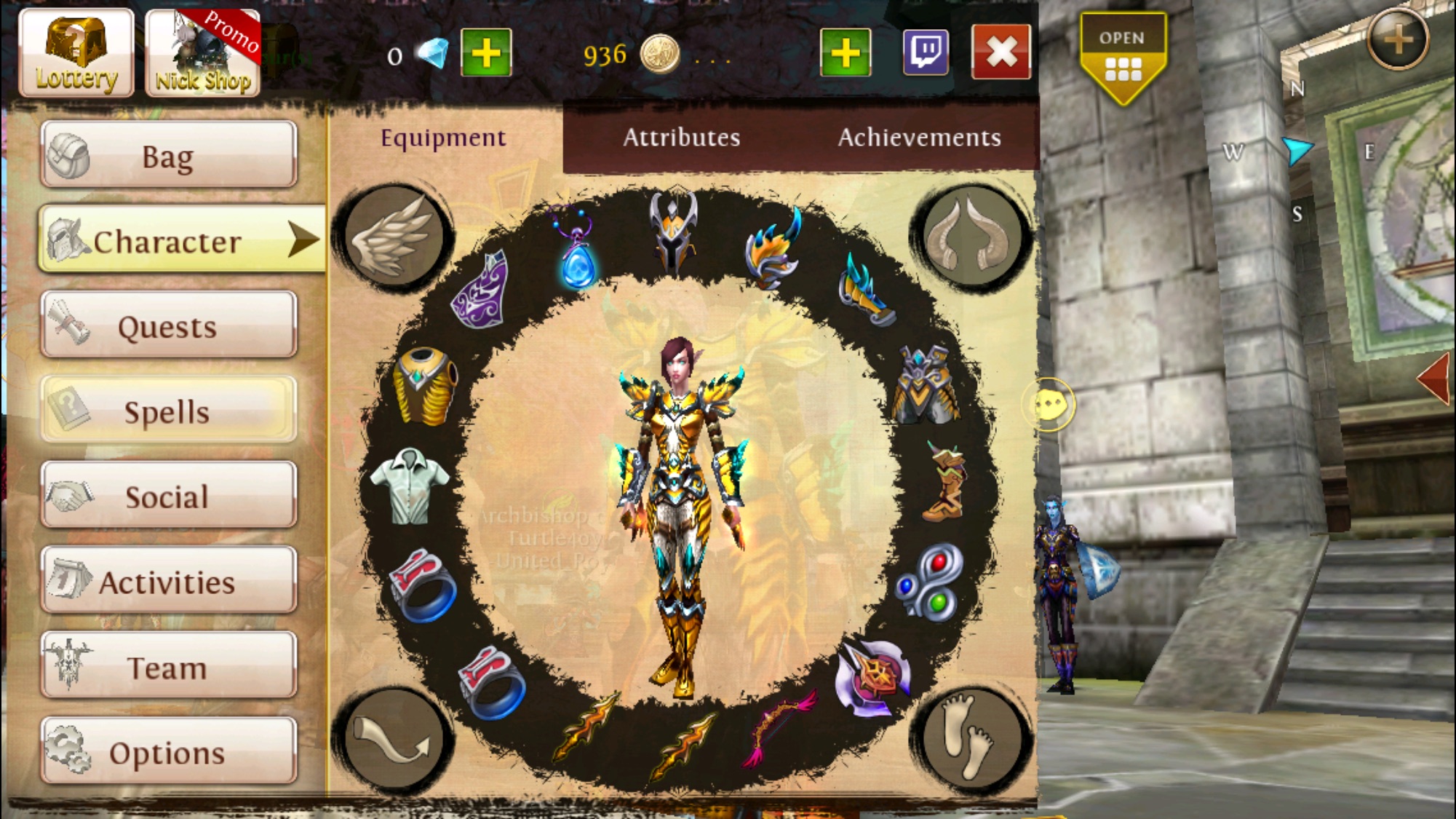Expand the yellow OPEN shield panel
Screen dimensions: 1456x819
(x=1122, y=57)
